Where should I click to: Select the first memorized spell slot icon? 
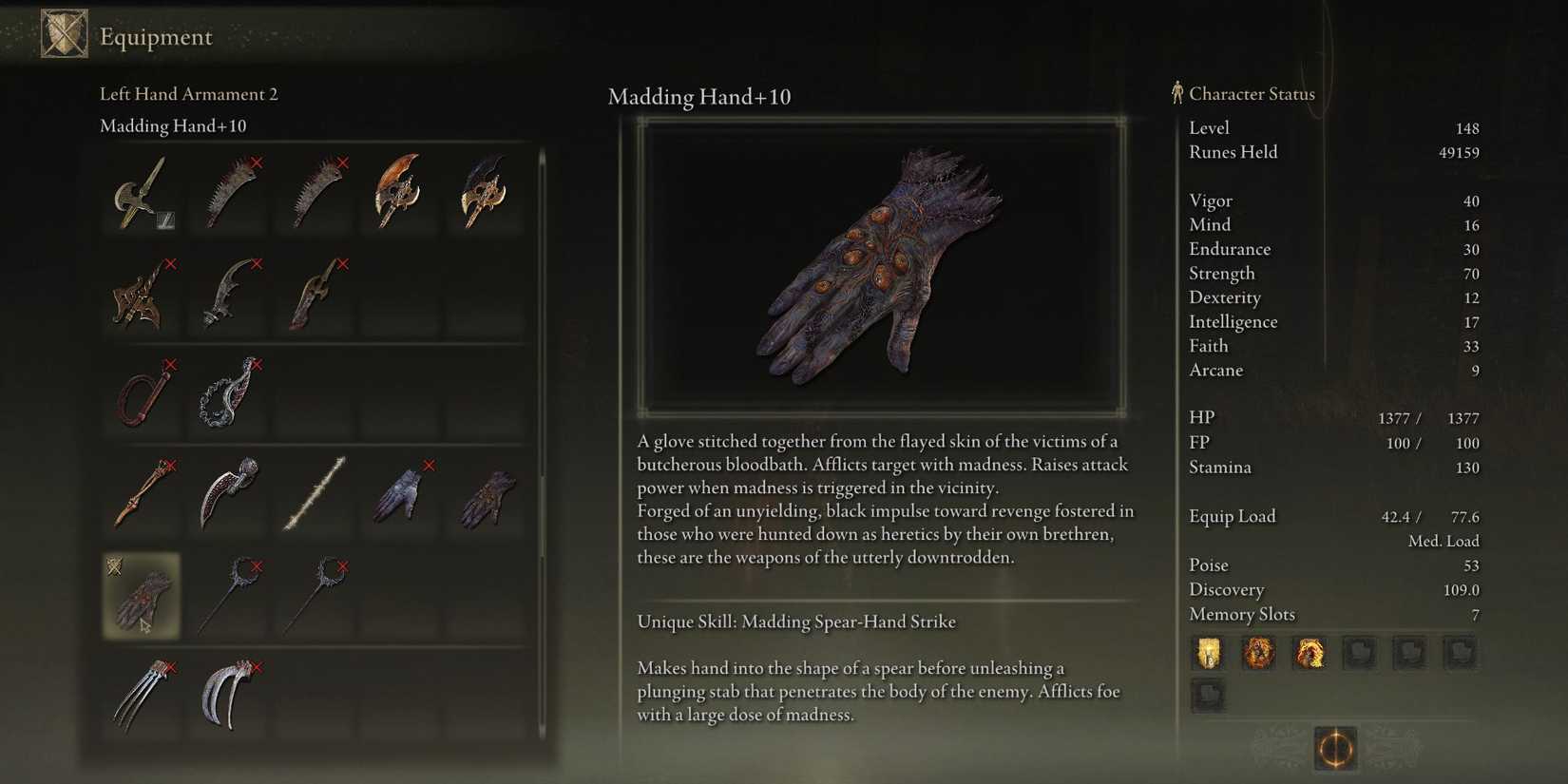1208,654
